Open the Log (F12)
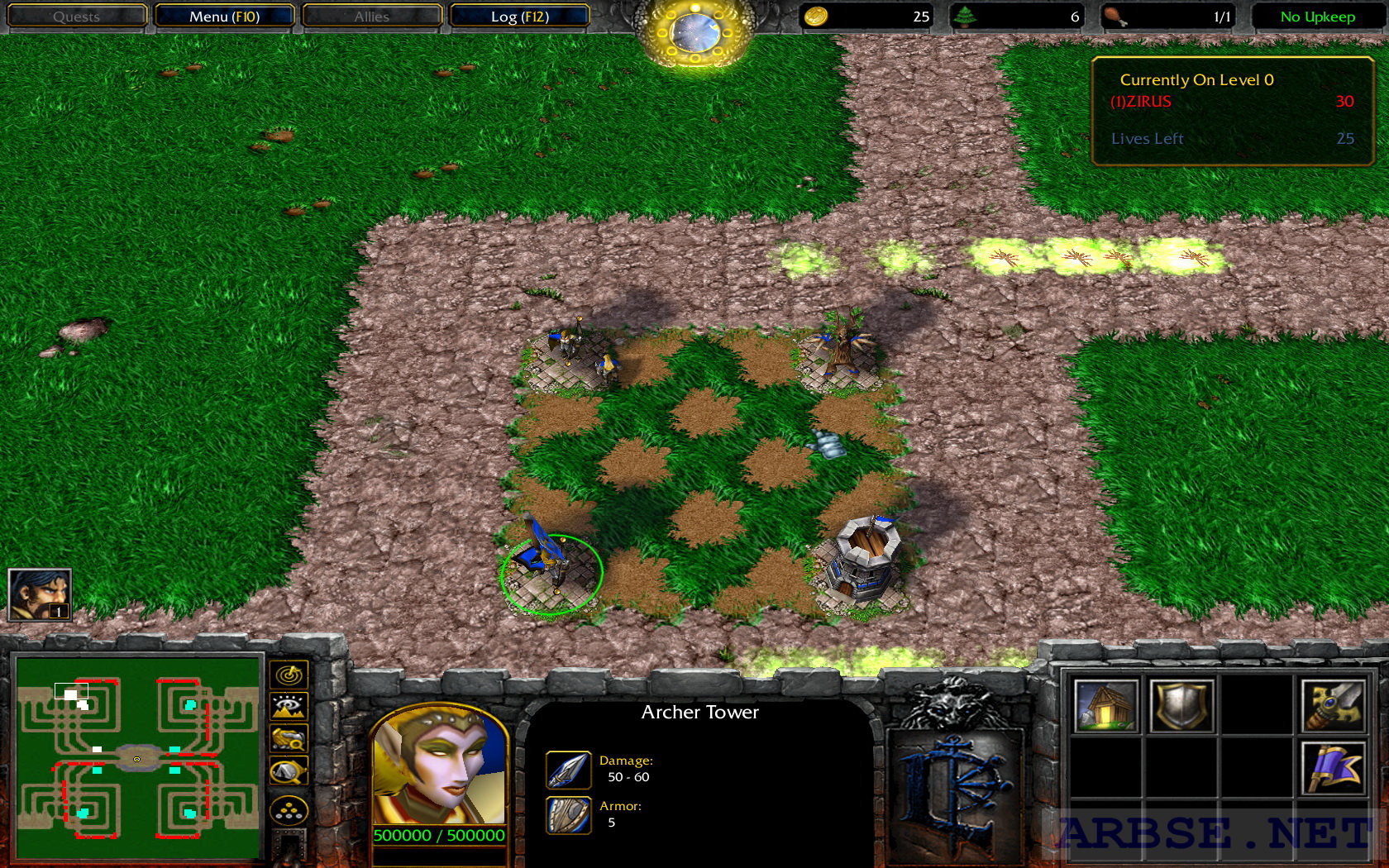This screenshot has width=1389, height=868. click(x=518, y=16)
